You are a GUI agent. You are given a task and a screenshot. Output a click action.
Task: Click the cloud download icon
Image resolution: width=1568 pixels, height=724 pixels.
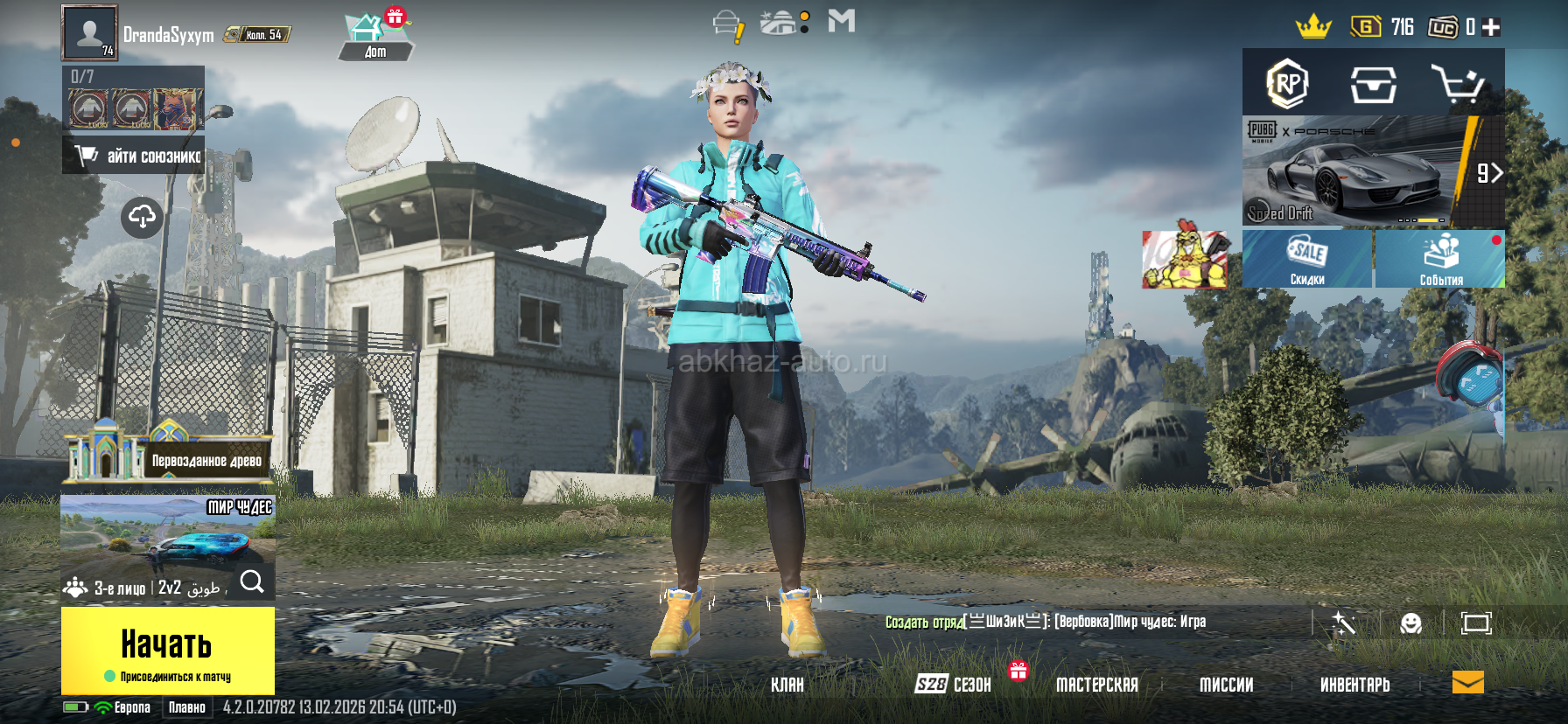[143, 217]
